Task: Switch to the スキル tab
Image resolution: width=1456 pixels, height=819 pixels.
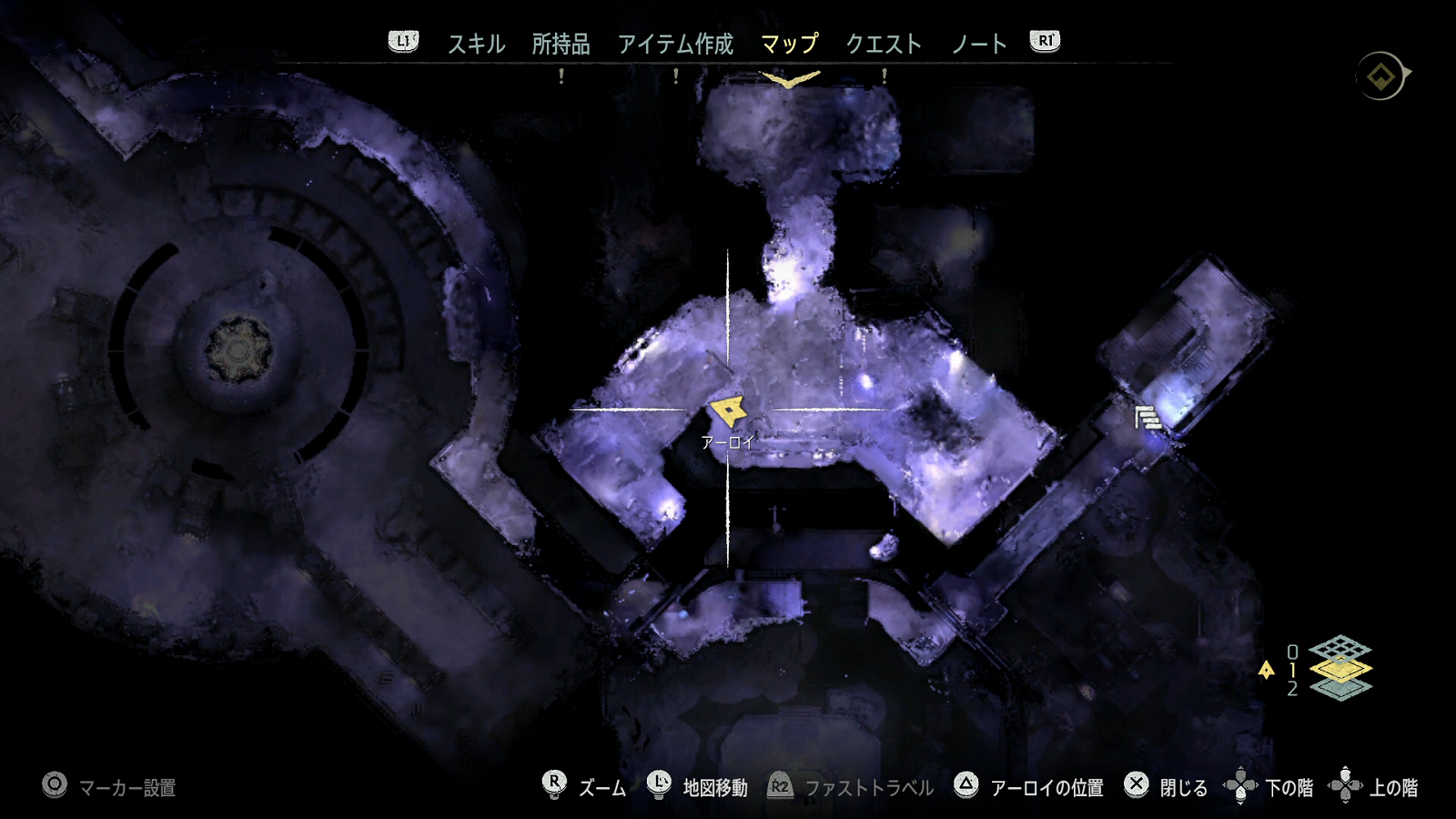Action: [x=476, y=44]
